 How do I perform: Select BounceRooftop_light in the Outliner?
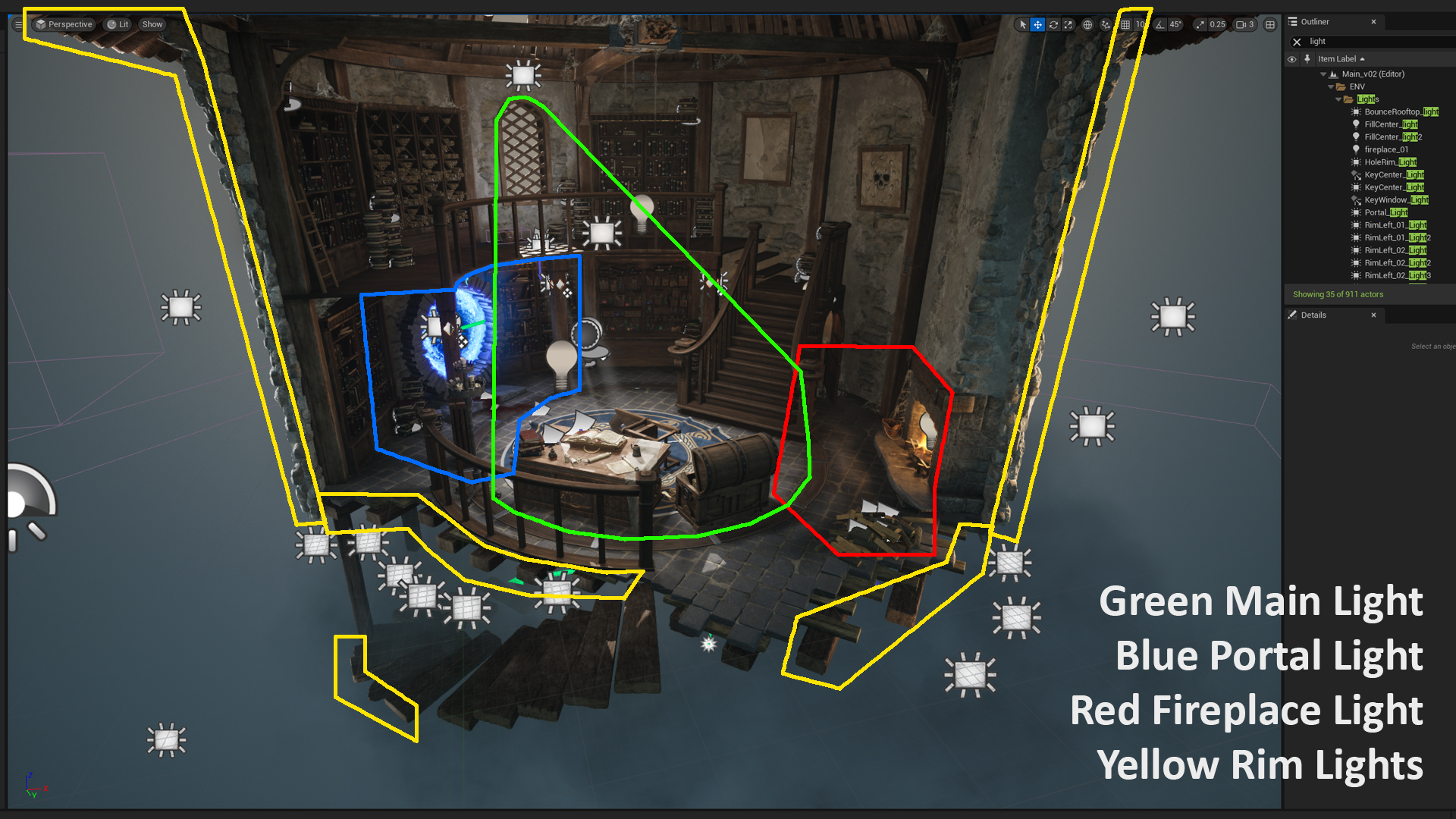click(x=1401, y=111)
